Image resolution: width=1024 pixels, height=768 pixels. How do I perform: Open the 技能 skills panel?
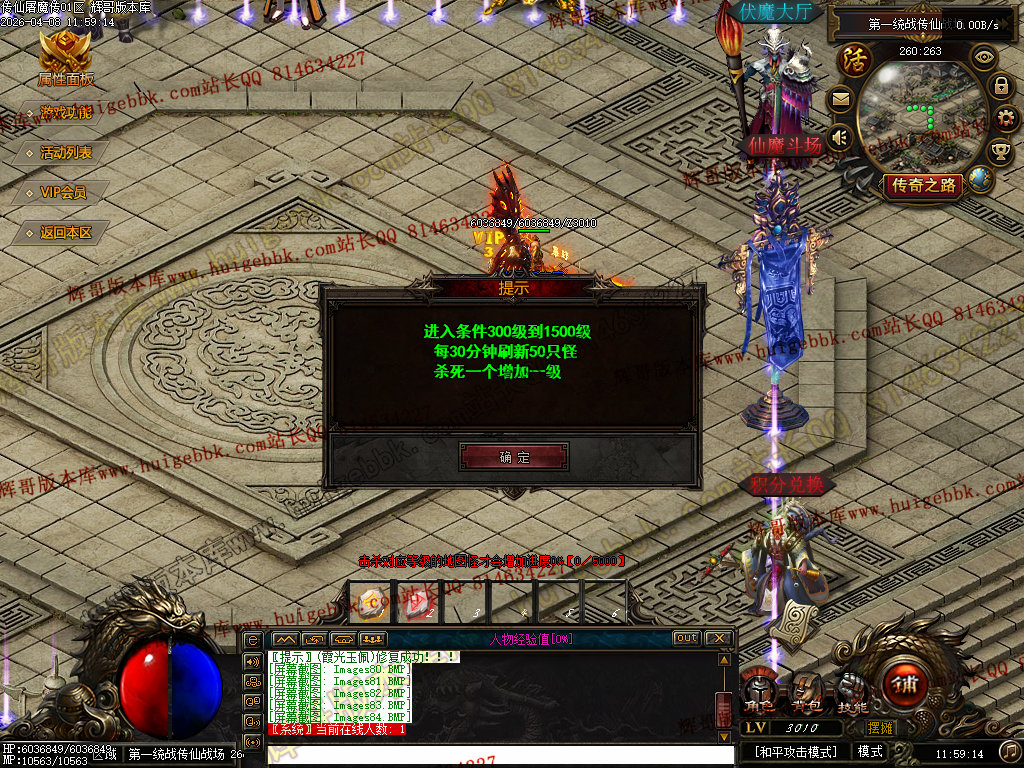tap(852, 688)
